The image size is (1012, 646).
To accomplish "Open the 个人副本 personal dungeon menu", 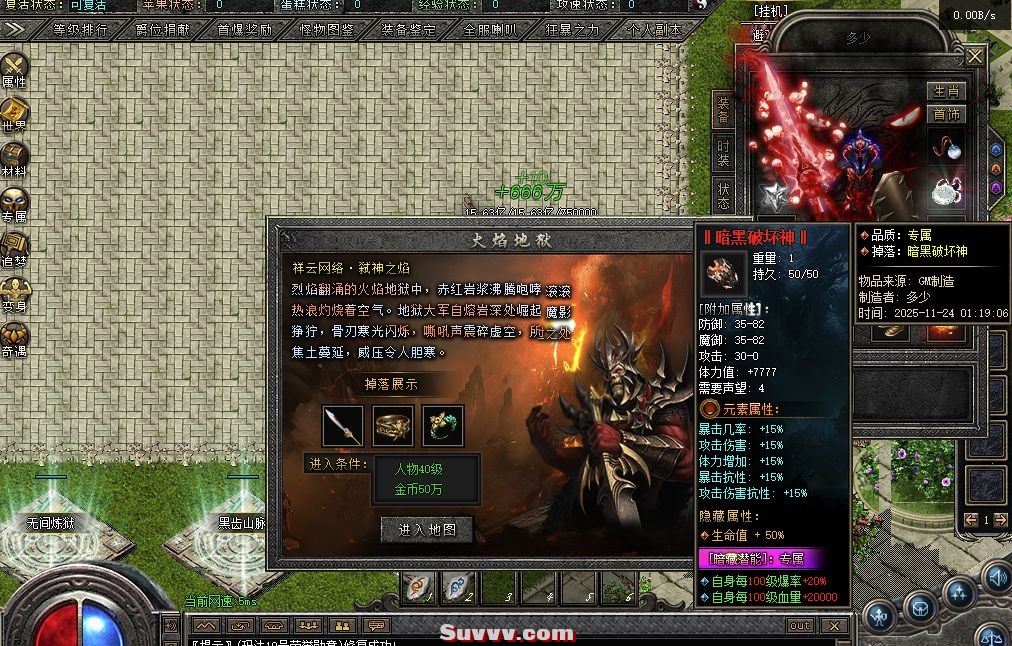I will [x=653, y=30].
